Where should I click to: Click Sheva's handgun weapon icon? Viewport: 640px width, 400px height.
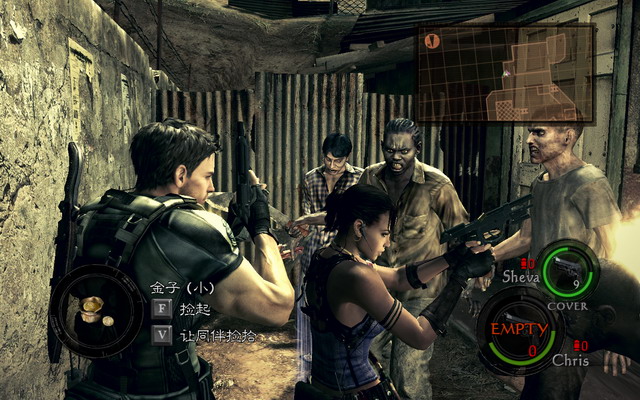tap(570, 268)
